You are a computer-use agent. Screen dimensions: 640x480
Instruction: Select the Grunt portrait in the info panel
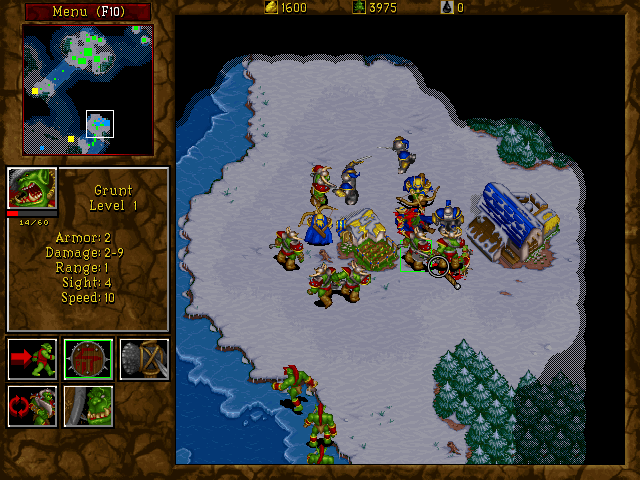tap(32, 188)
